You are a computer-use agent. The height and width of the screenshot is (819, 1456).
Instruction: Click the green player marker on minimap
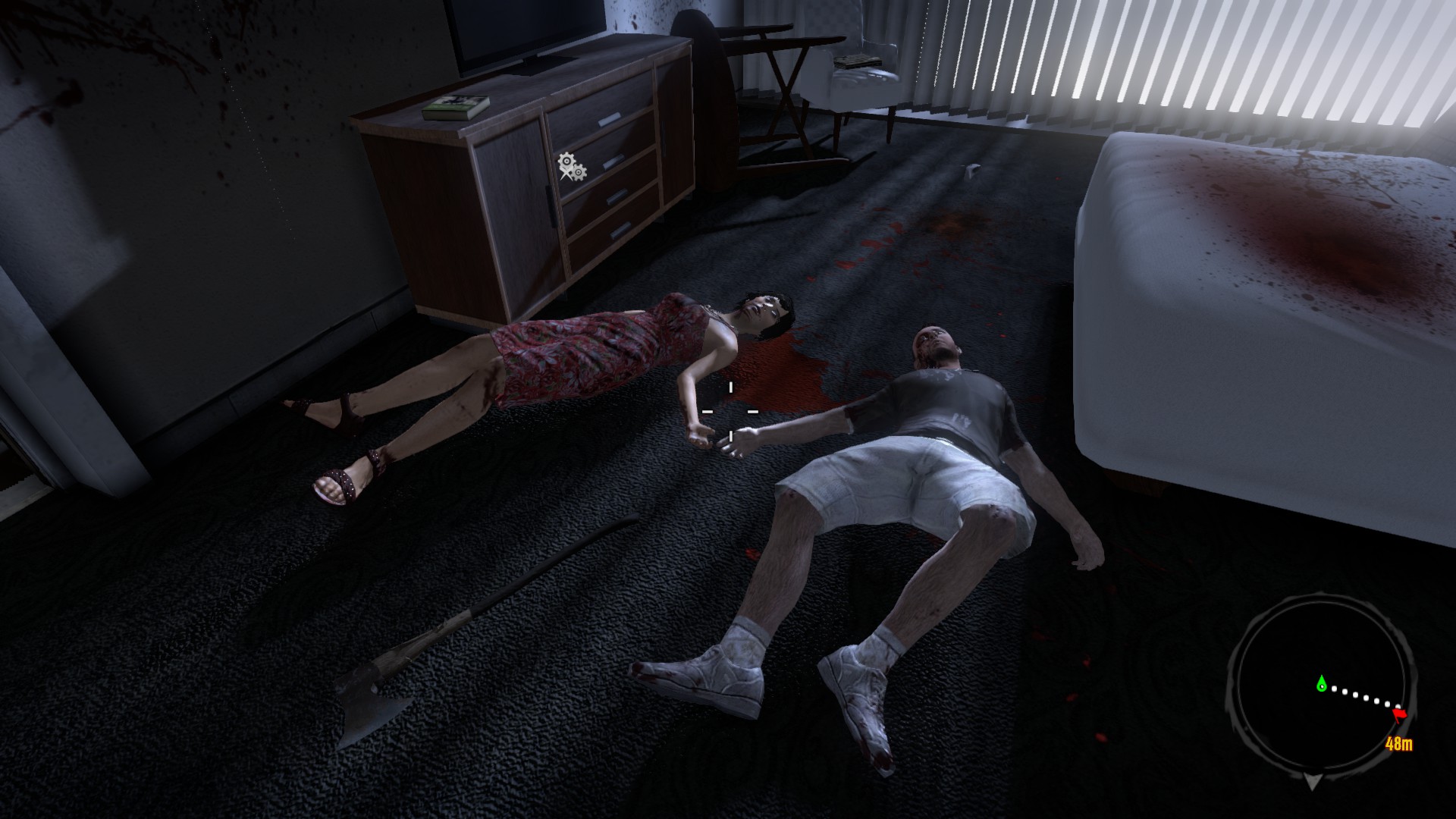pyautogui.click(x=1322, y=684)
